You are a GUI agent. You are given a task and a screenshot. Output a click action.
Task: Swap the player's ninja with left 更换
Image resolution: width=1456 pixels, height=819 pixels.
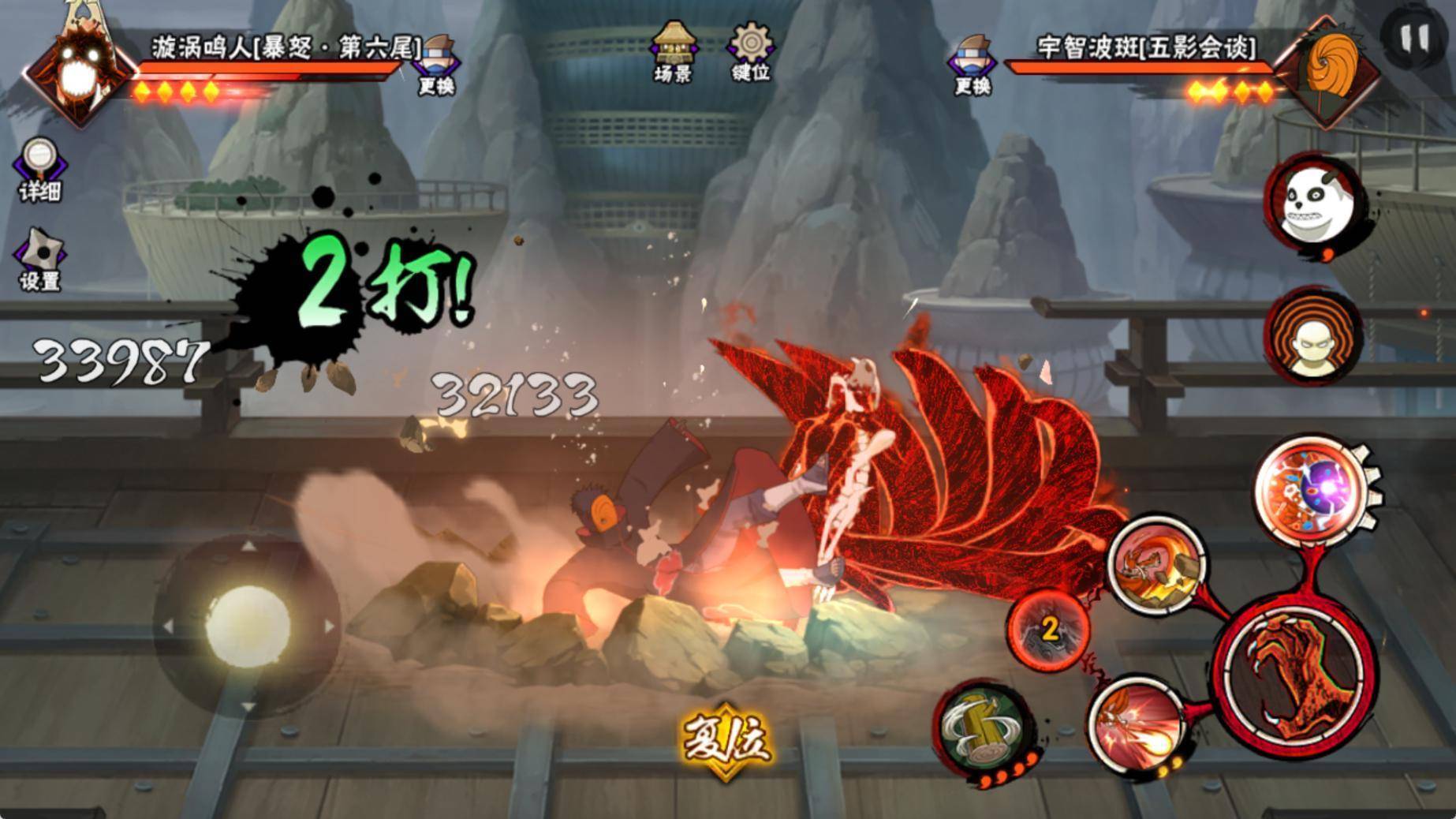[438, 65]
